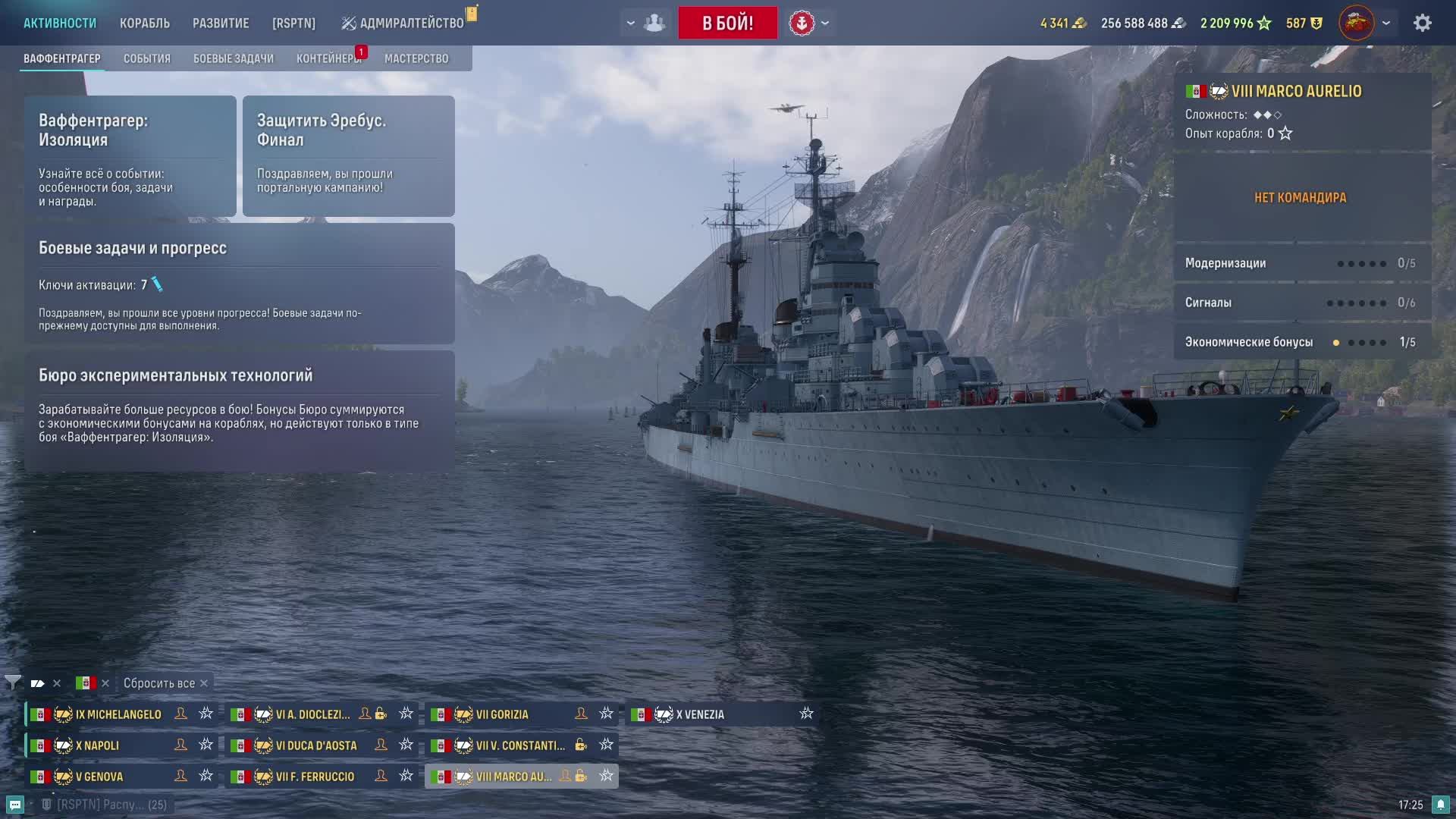Switch to the БОЕВЫЕ ЗАДАЧИ tab
1456x819 pixels.
233,58
